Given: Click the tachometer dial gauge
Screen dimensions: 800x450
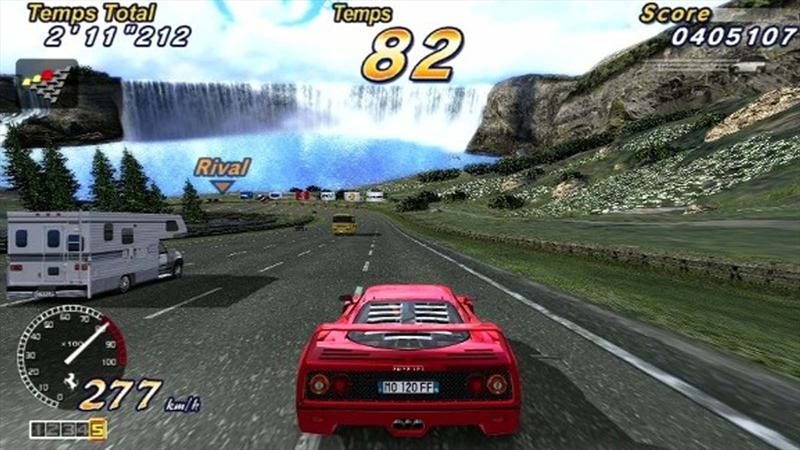Looking at the screenshot, I should [x=70, y=349].
